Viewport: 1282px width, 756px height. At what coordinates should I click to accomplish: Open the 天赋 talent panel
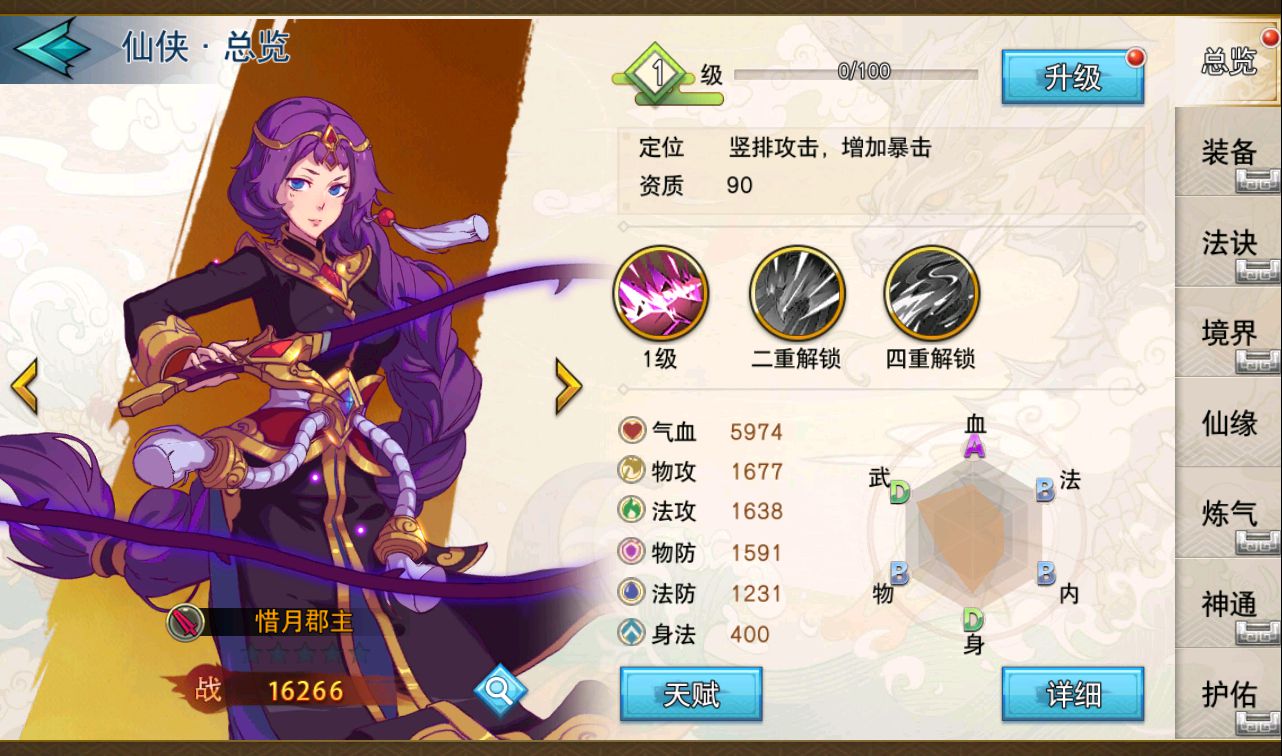click(x=691, y=694)
